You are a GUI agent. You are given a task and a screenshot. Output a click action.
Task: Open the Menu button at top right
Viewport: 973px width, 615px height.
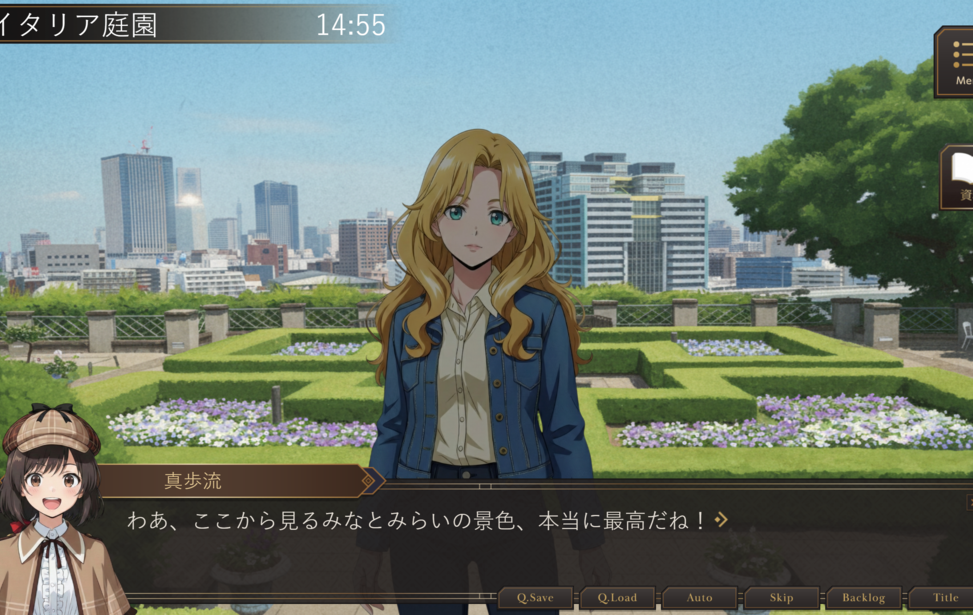click(956, 62)
